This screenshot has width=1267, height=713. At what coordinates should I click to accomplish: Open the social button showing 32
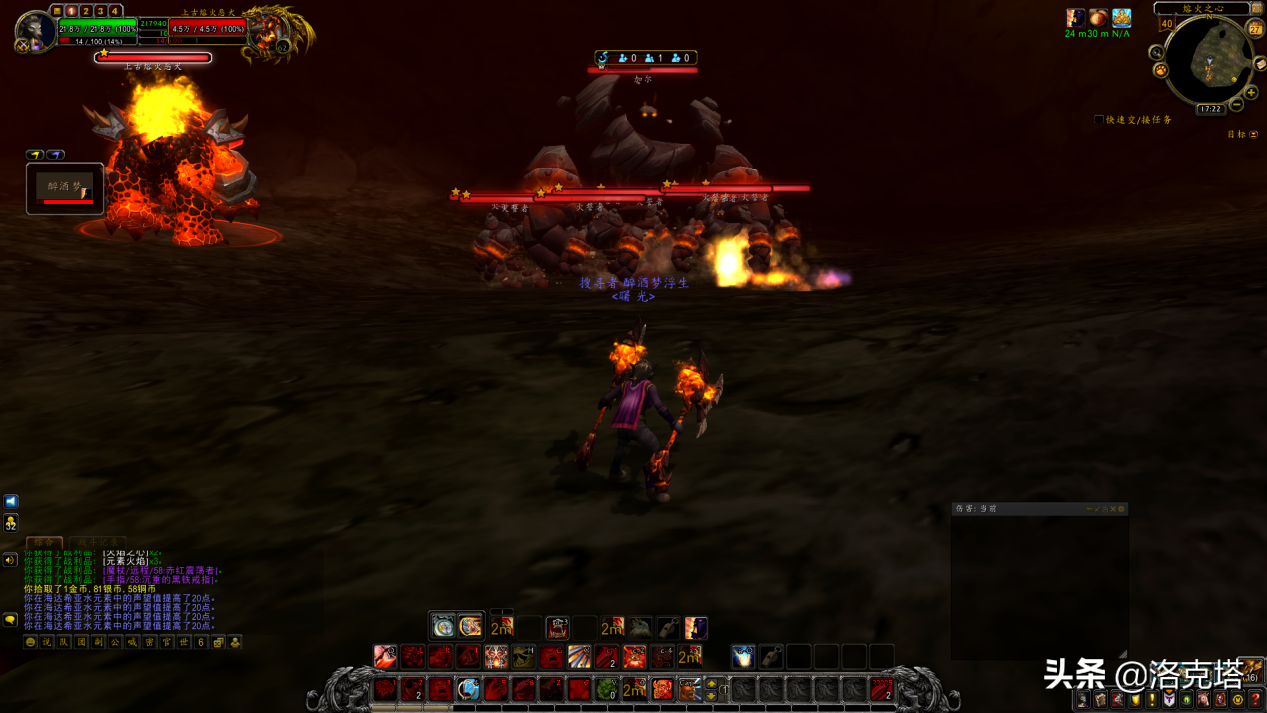point(11,523)
